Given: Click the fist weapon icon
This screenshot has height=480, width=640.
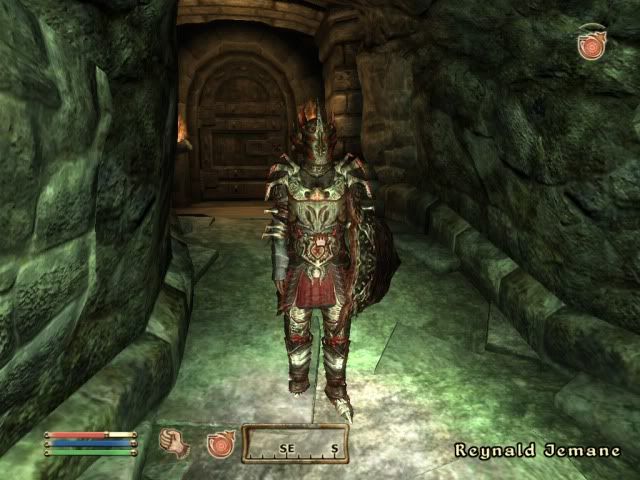Looking at the screenshot, I should coord(177,442).
